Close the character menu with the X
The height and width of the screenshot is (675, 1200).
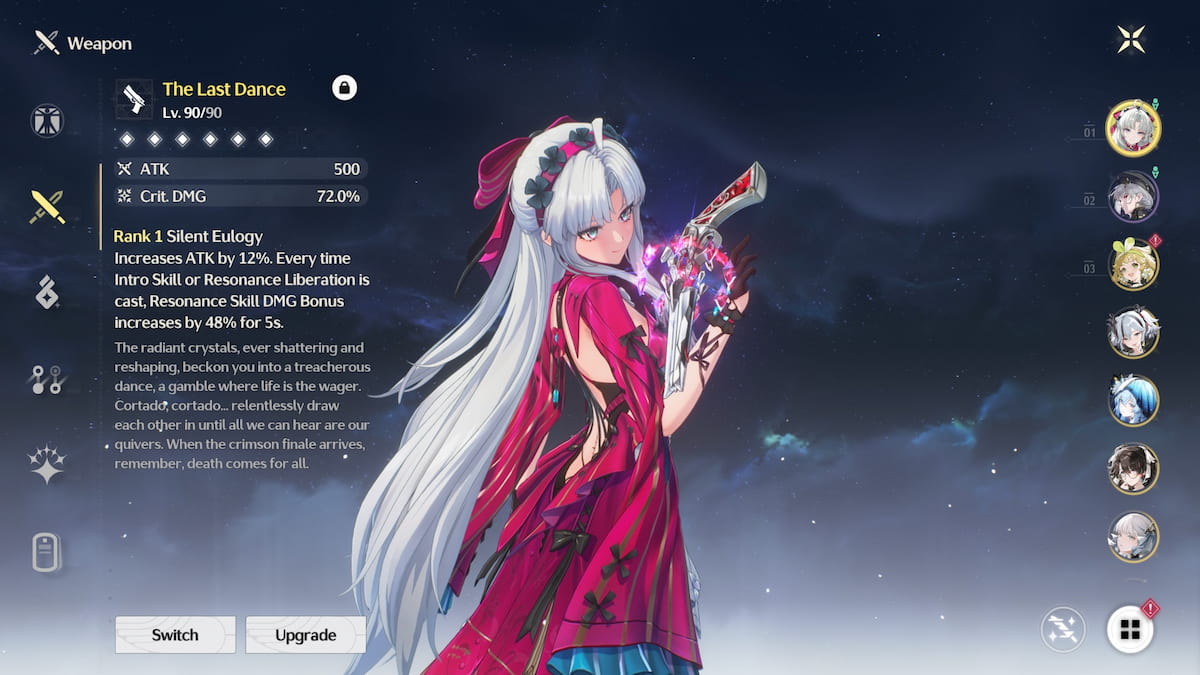point(1131,39)
